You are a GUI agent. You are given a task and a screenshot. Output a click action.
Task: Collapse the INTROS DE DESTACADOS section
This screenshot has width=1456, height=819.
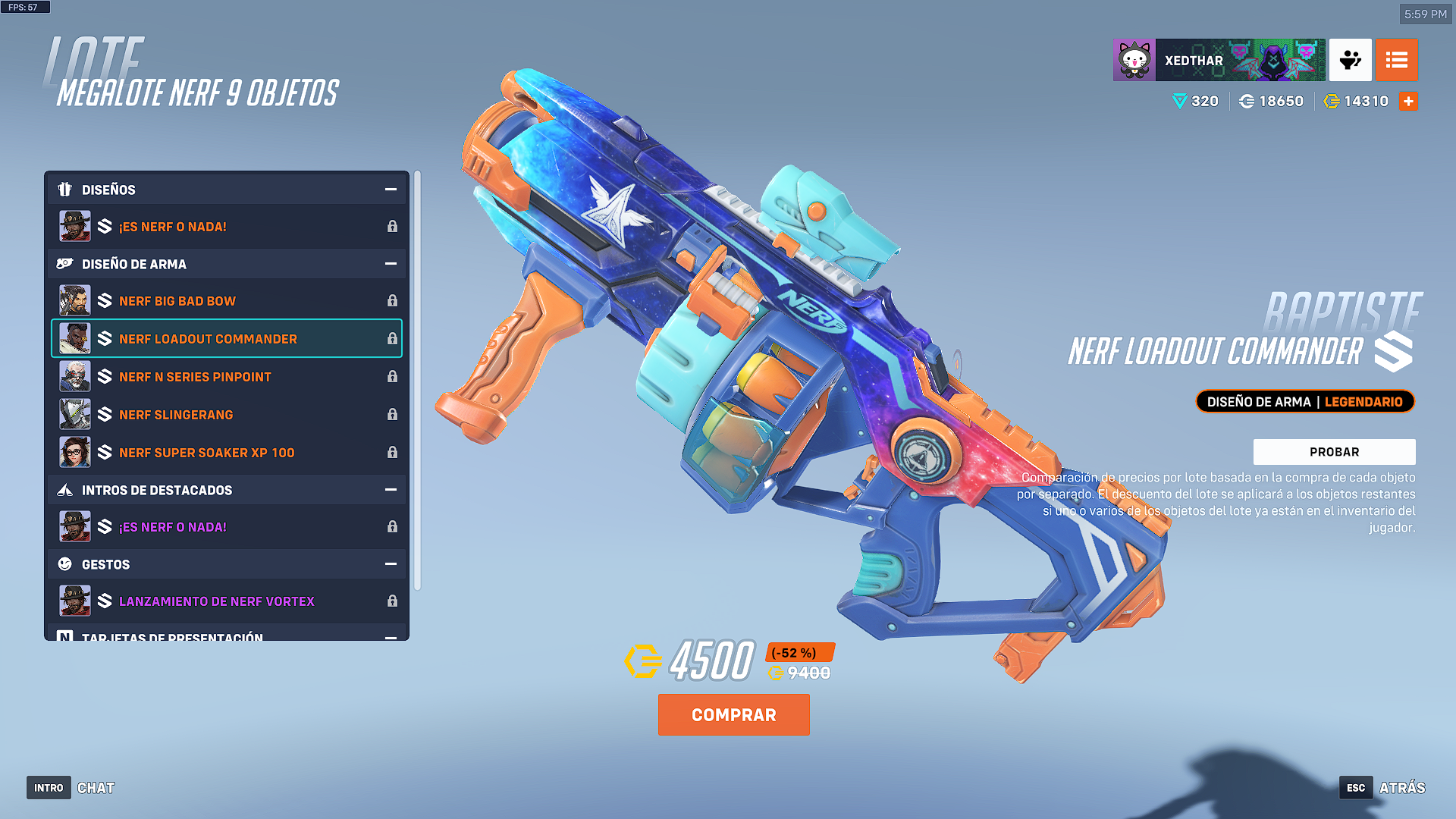pos(391,490)
